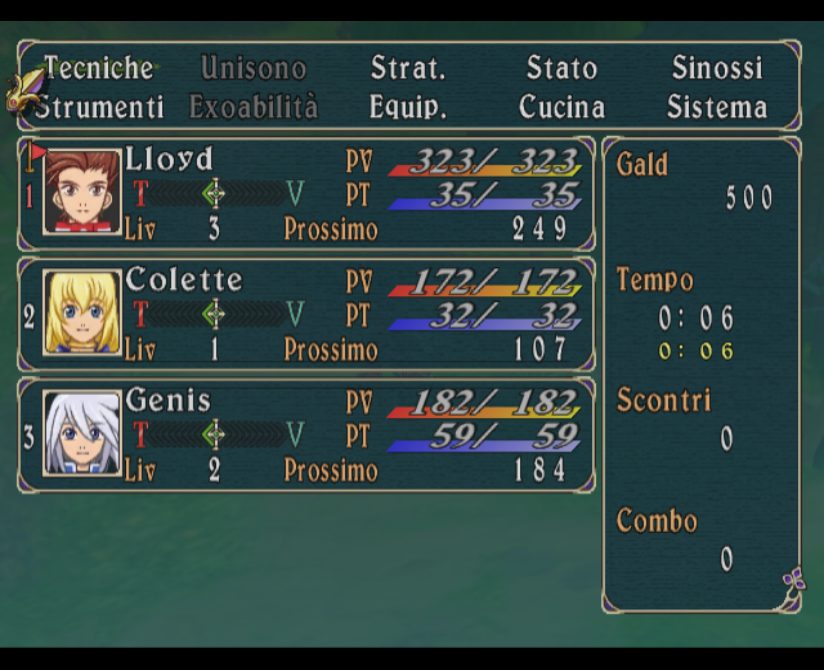Open the Sinossi entry
Viewport: 824px width, 670px height.
pyautogui.click(x=716, y=68)
